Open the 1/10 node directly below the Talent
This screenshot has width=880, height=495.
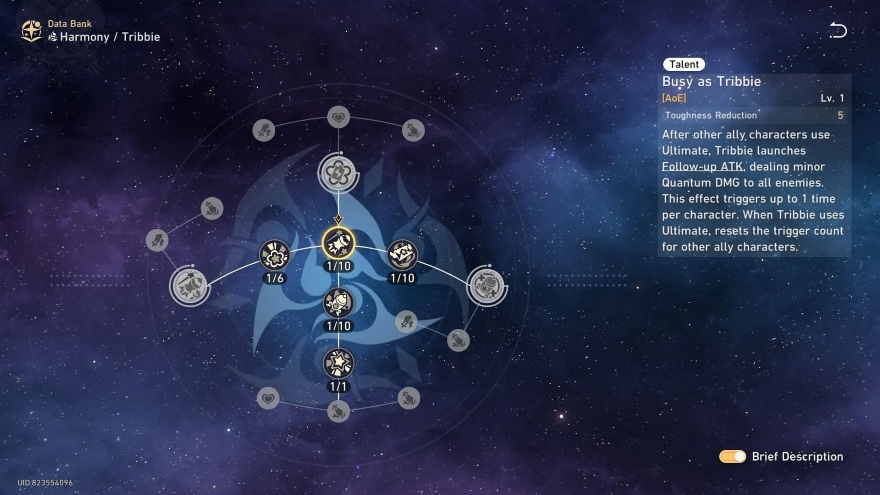point(338,302)
